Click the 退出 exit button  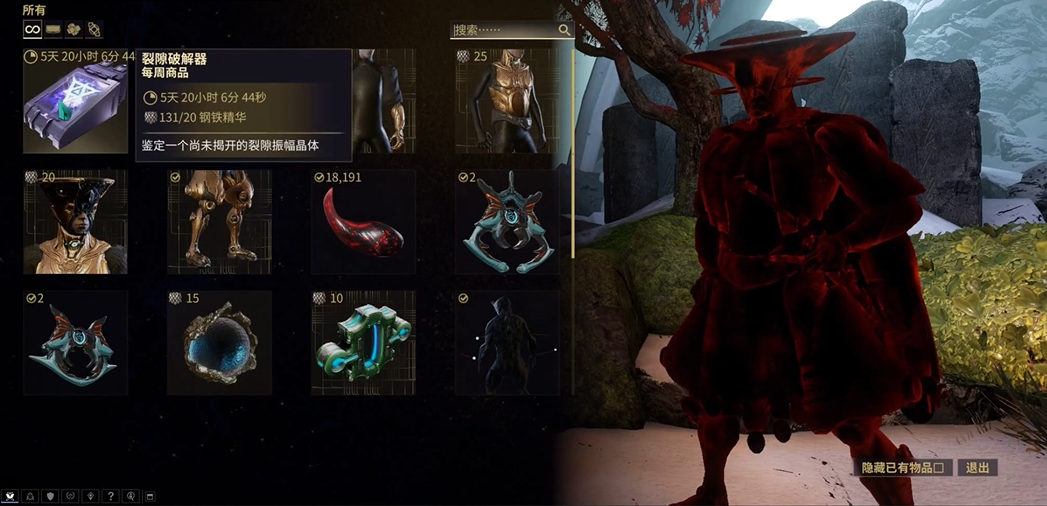pos(977,468)
